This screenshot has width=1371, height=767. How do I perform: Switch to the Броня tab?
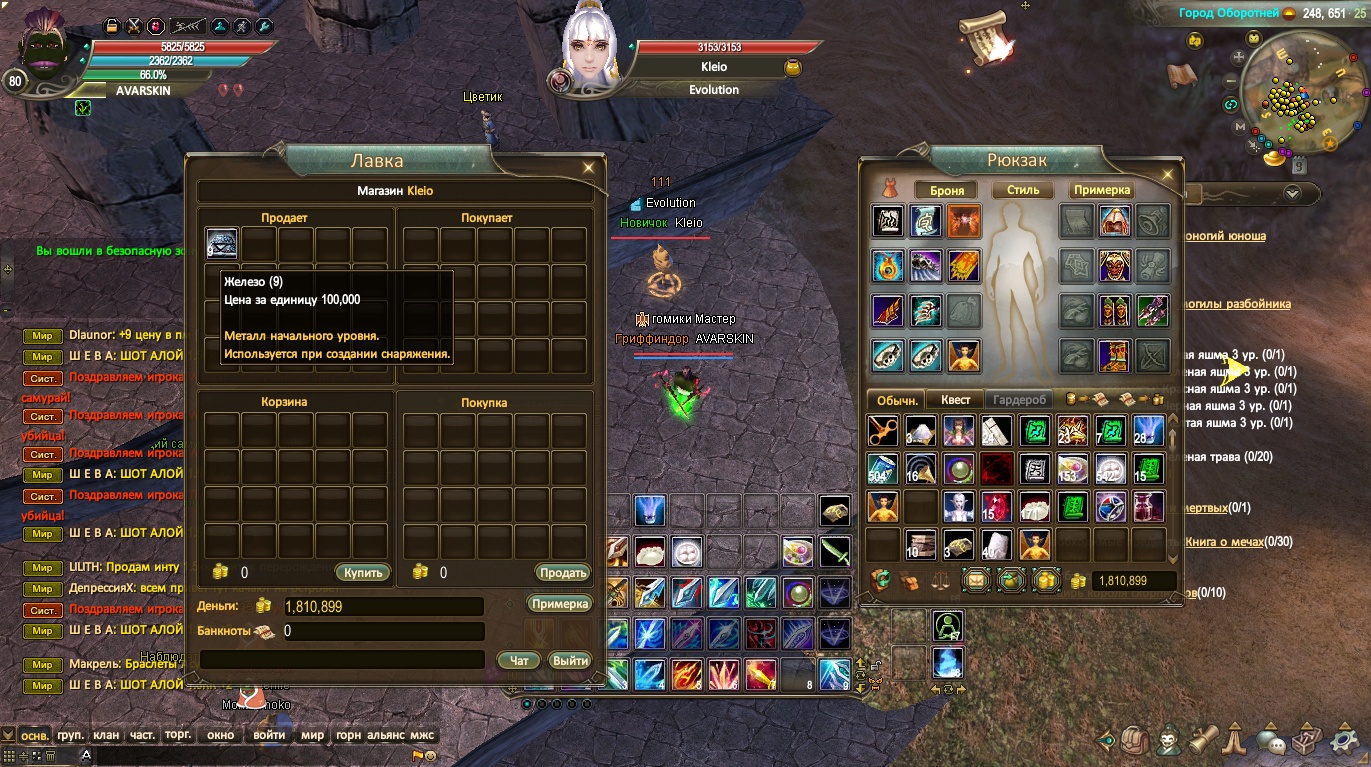coord(947,190)
